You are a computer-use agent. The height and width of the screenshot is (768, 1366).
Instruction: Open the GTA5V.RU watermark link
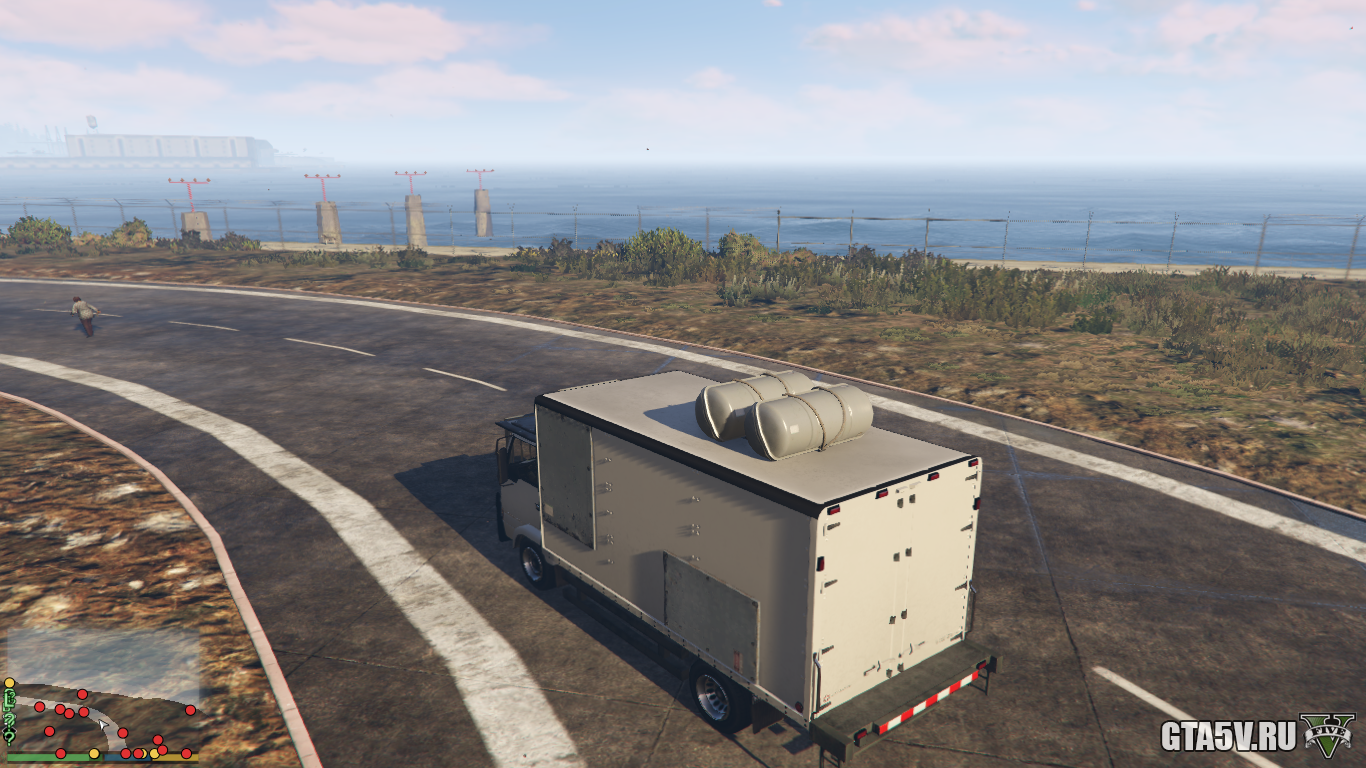pyautogui.click(x=1228, y=737)
